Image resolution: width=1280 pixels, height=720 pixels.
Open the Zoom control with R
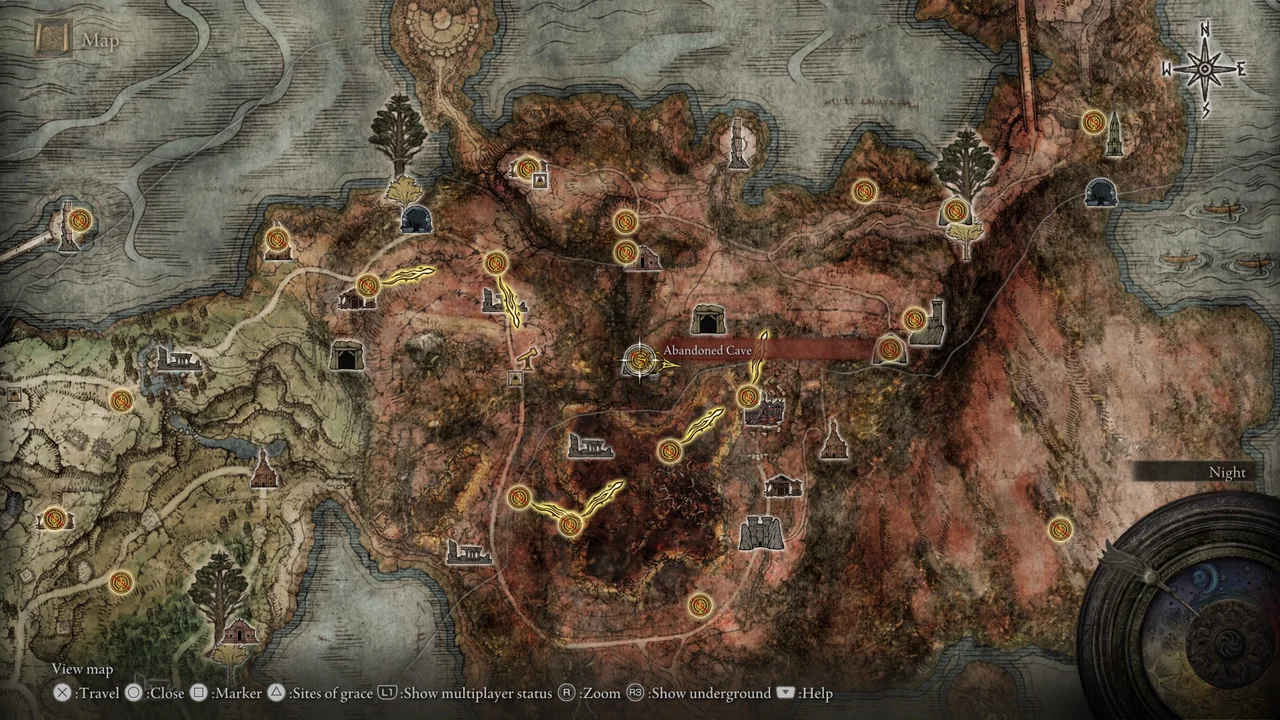pyautogui.click(x=564, y=693)
